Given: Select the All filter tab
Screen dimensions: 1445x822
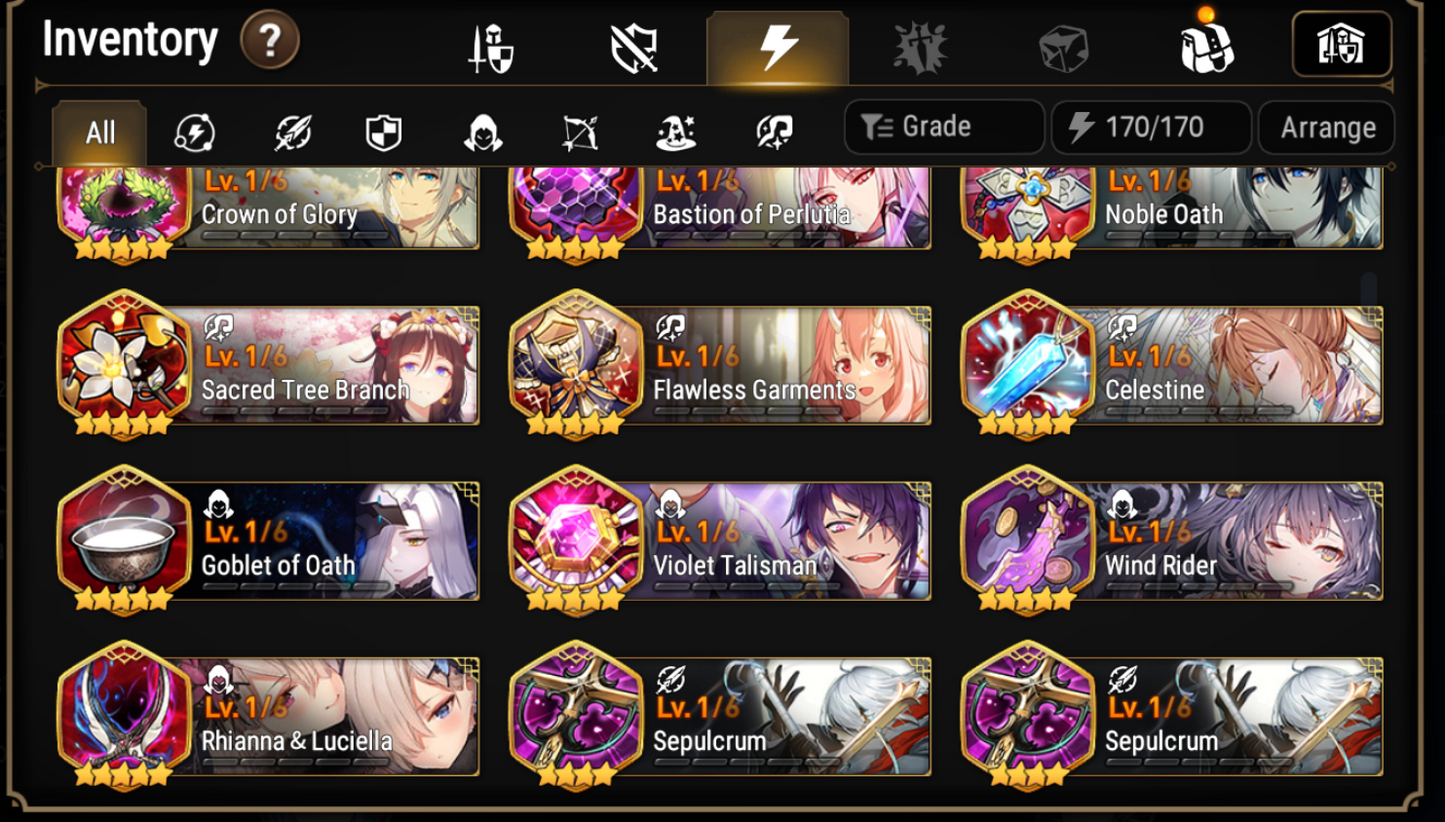Looking at the screenshot, I should pyautogui.click(x=98, y=131).
